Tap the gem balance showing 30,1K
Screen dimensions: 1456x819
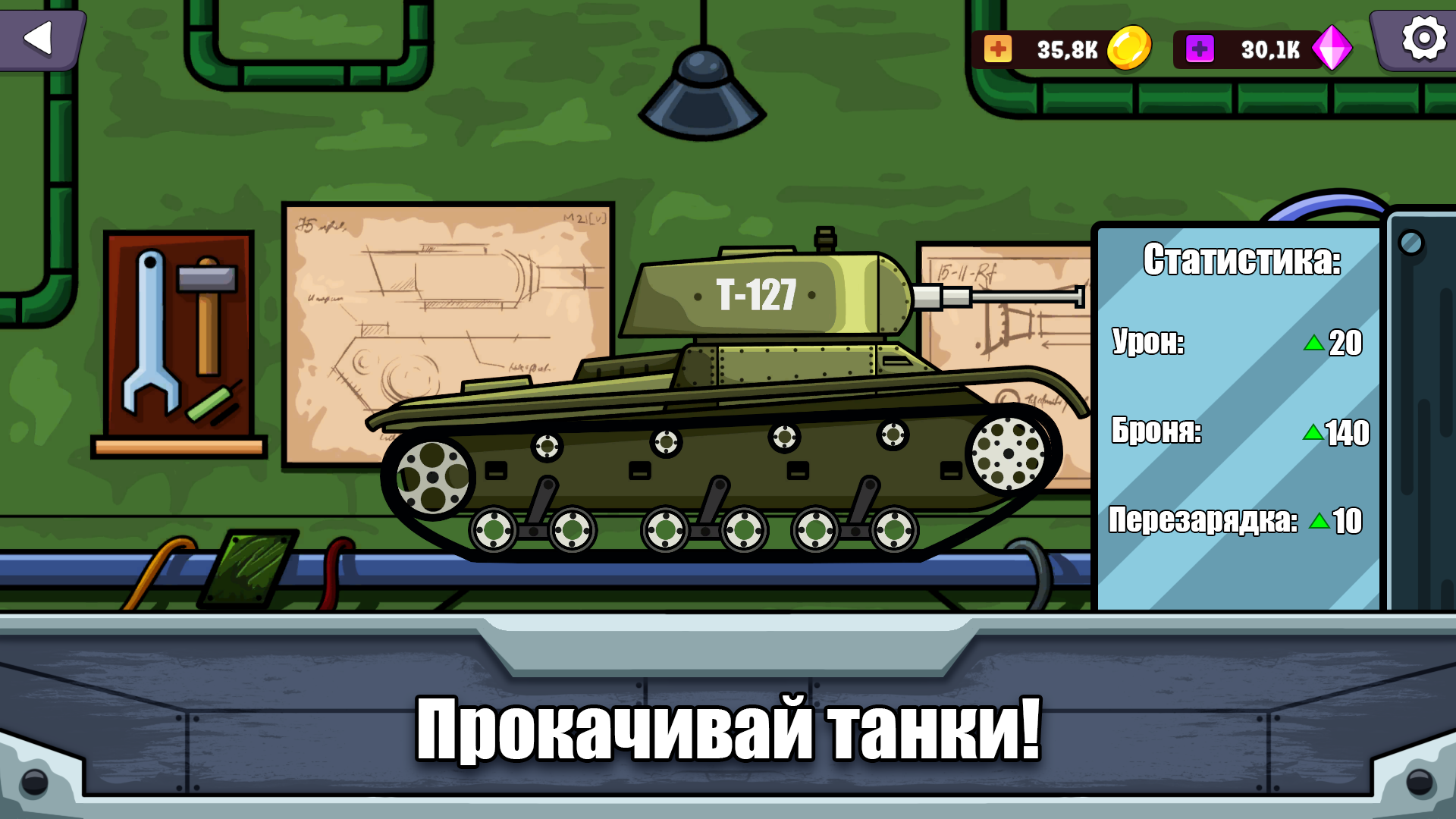(1269, 50)
